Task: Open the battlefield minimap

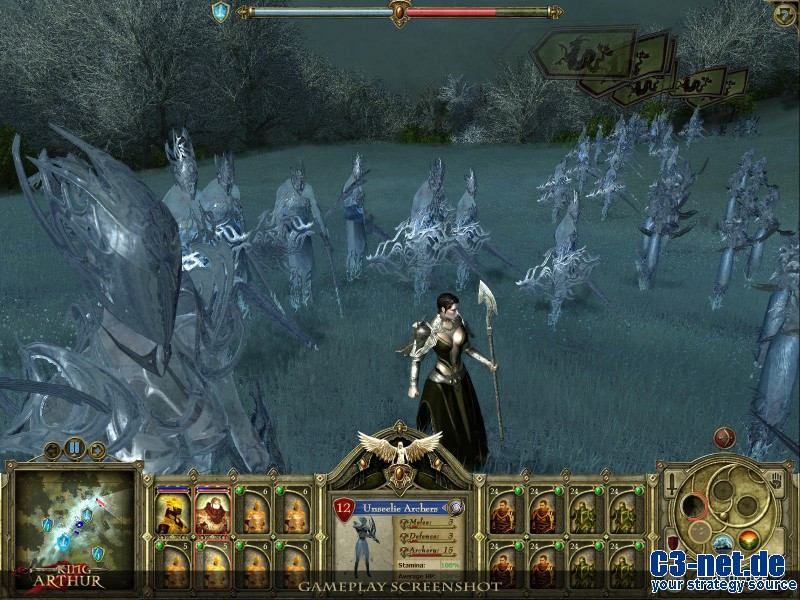Action: click(75, 522)
